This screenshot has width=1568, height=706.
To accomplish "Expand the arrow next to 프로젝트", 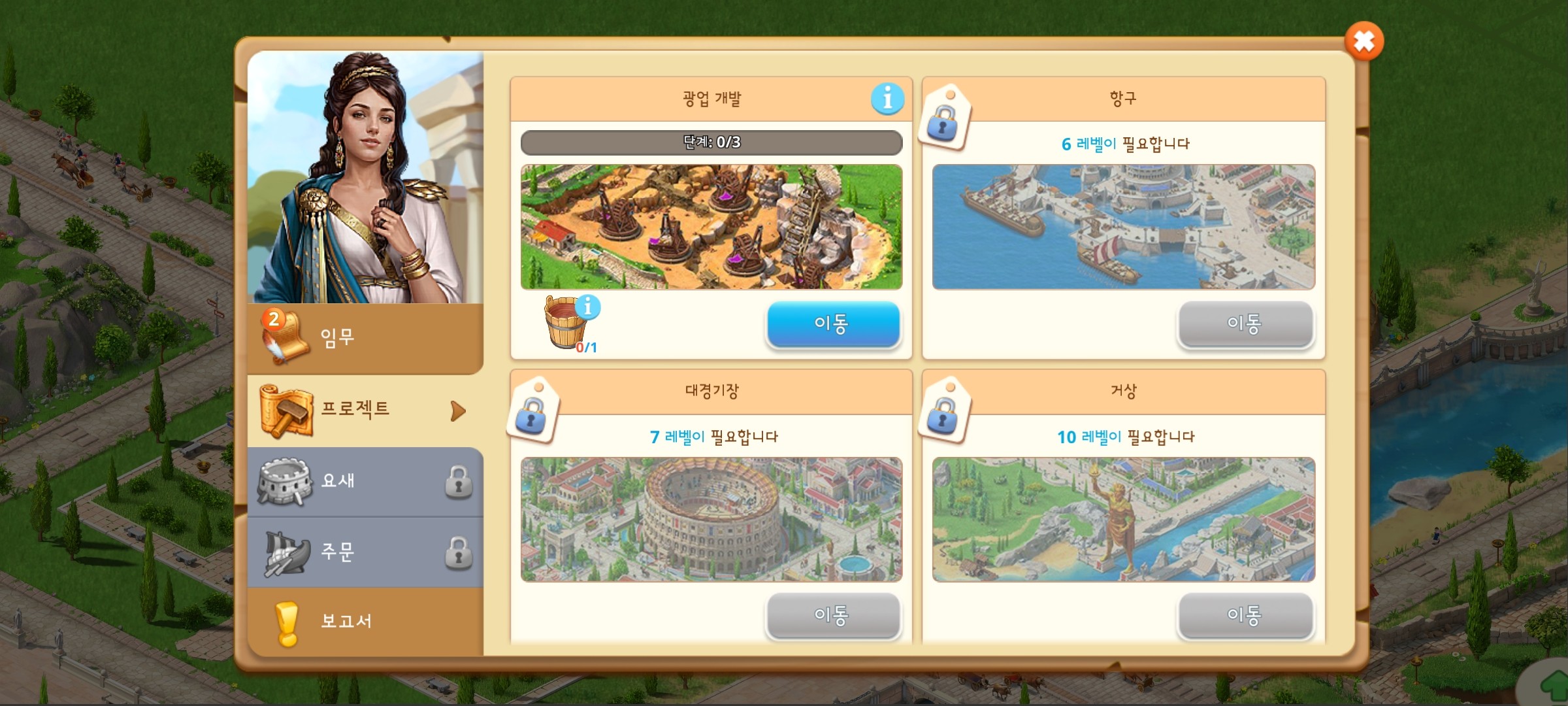I will pos(458,410).
